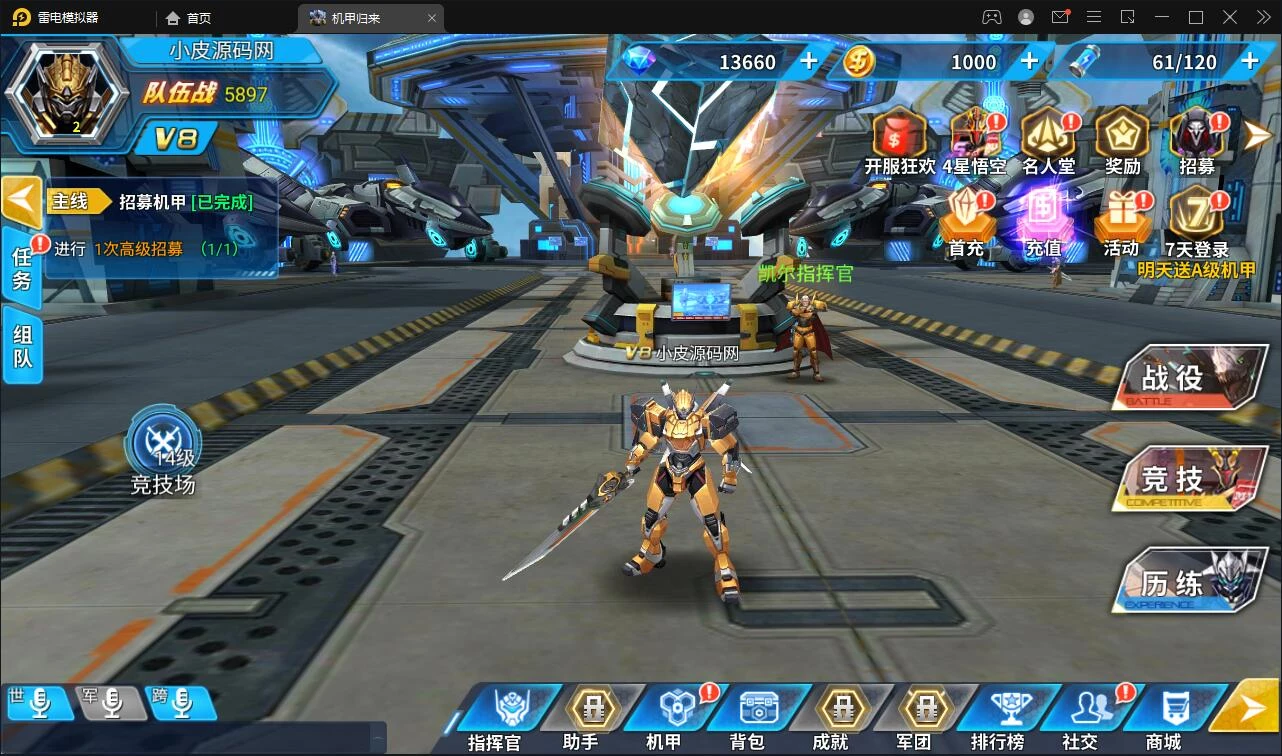
Task: Add more diamonds with the plus button
Action: tap(809, 62)
